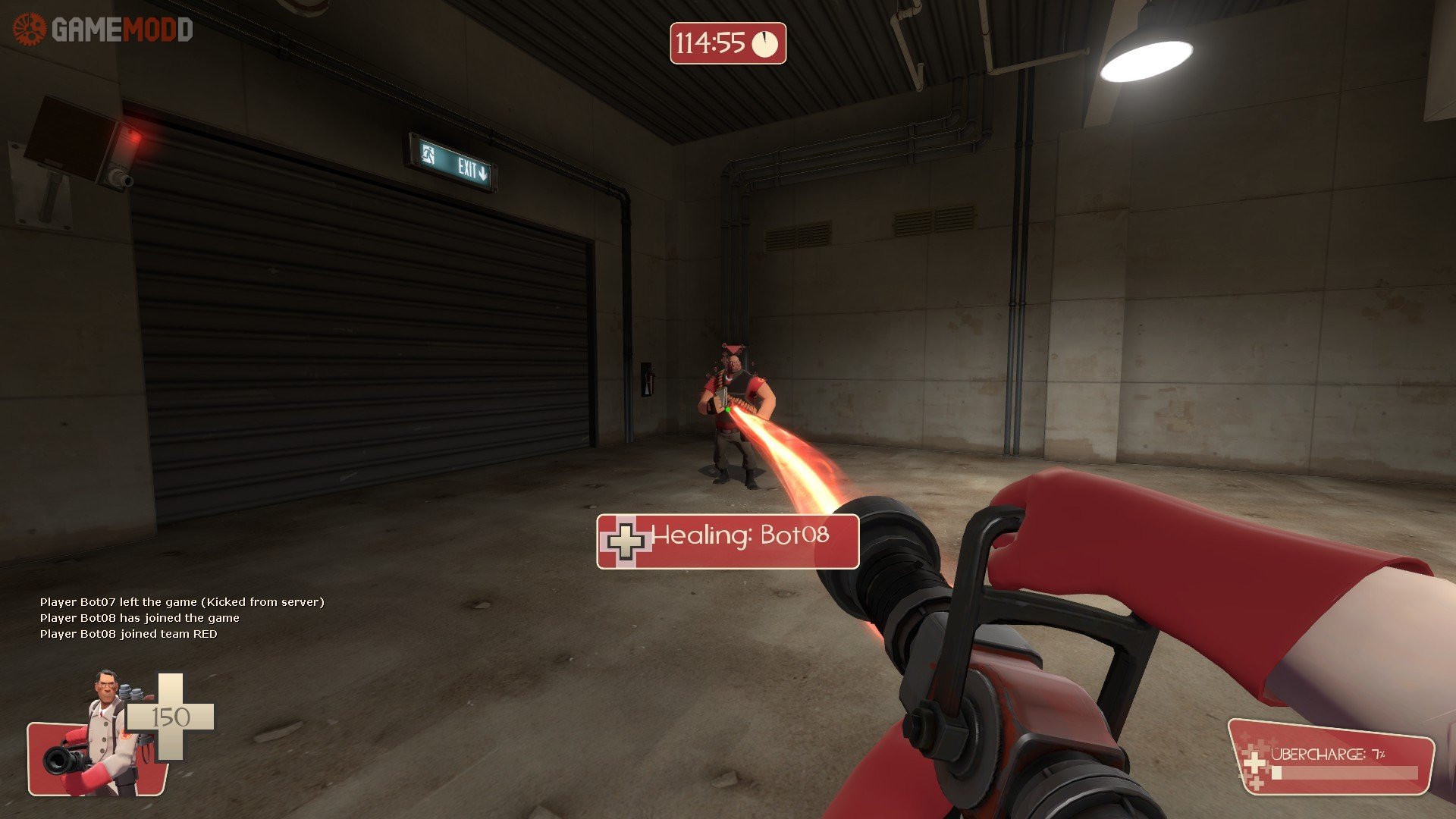Click the GameModd watermark logo

coord(103,30)
